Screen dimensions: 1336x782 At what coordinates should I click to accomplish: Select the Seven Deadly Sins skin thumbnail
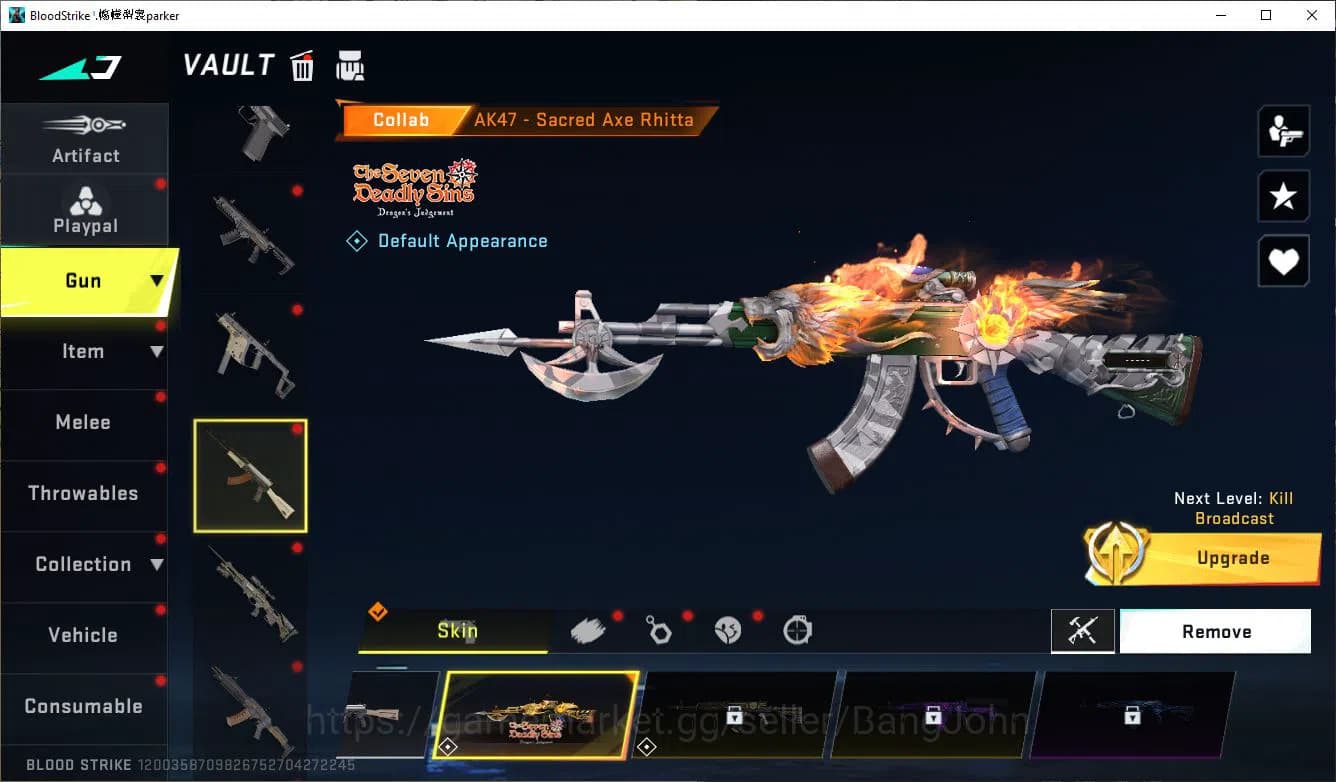pyautogui.click(x=535, y=715)
